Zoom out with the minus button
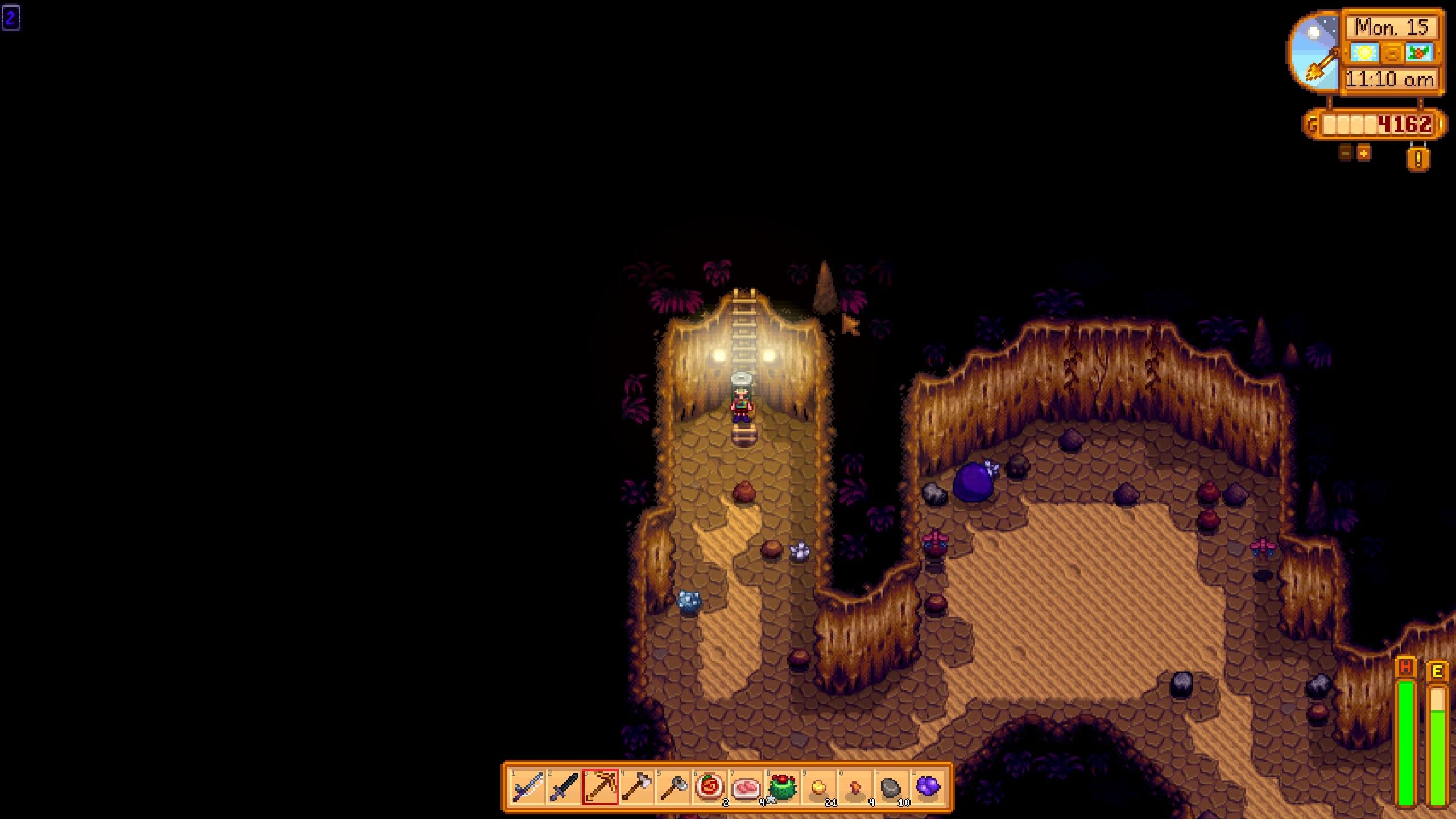 click(1346, 153)
